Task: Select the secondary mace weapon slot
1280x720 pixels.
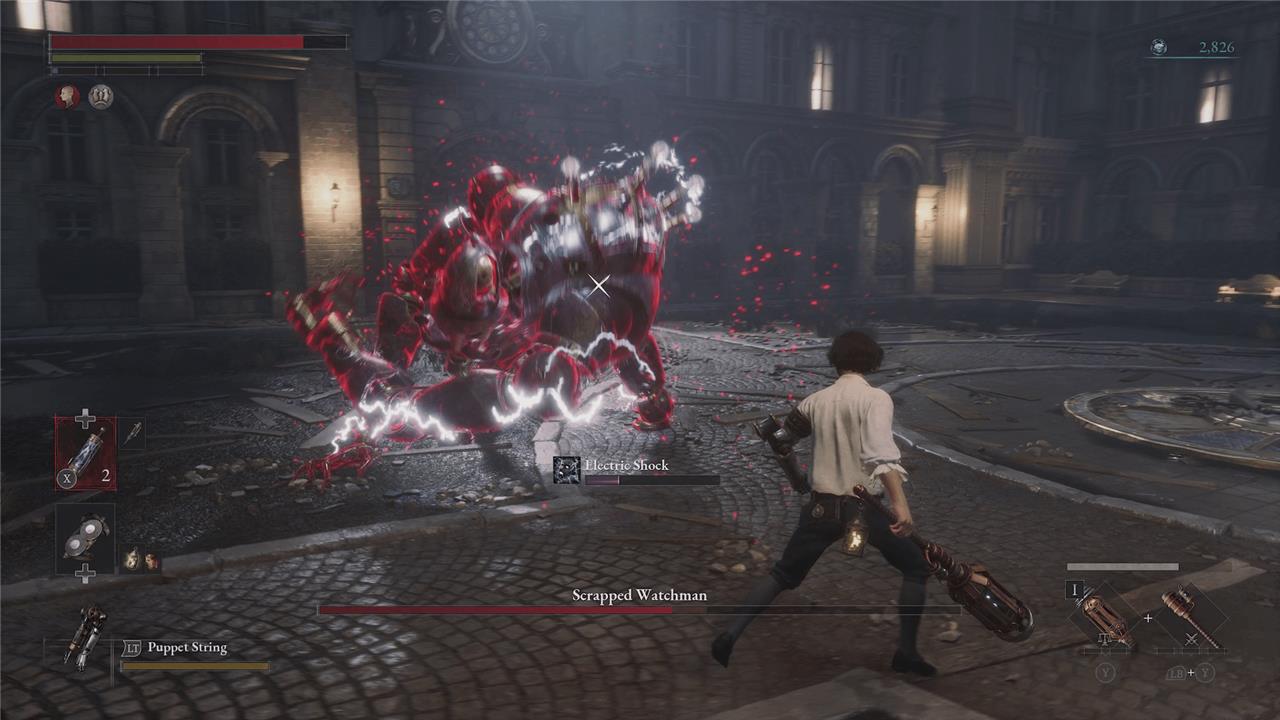Action: coord(1190,616)
